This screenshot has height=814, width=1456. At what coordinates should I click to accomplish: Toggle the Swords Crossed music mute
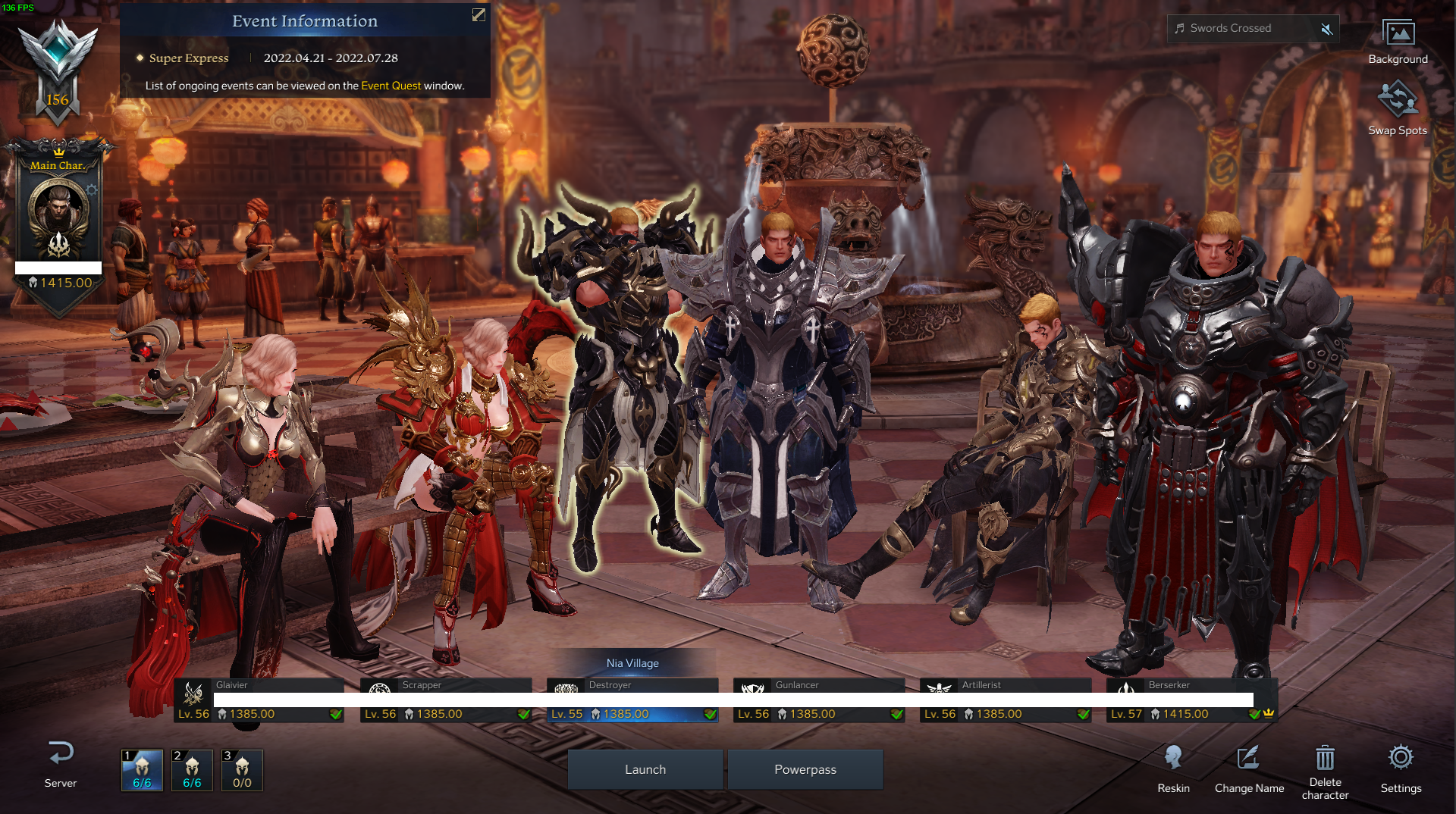[1326, 29]
